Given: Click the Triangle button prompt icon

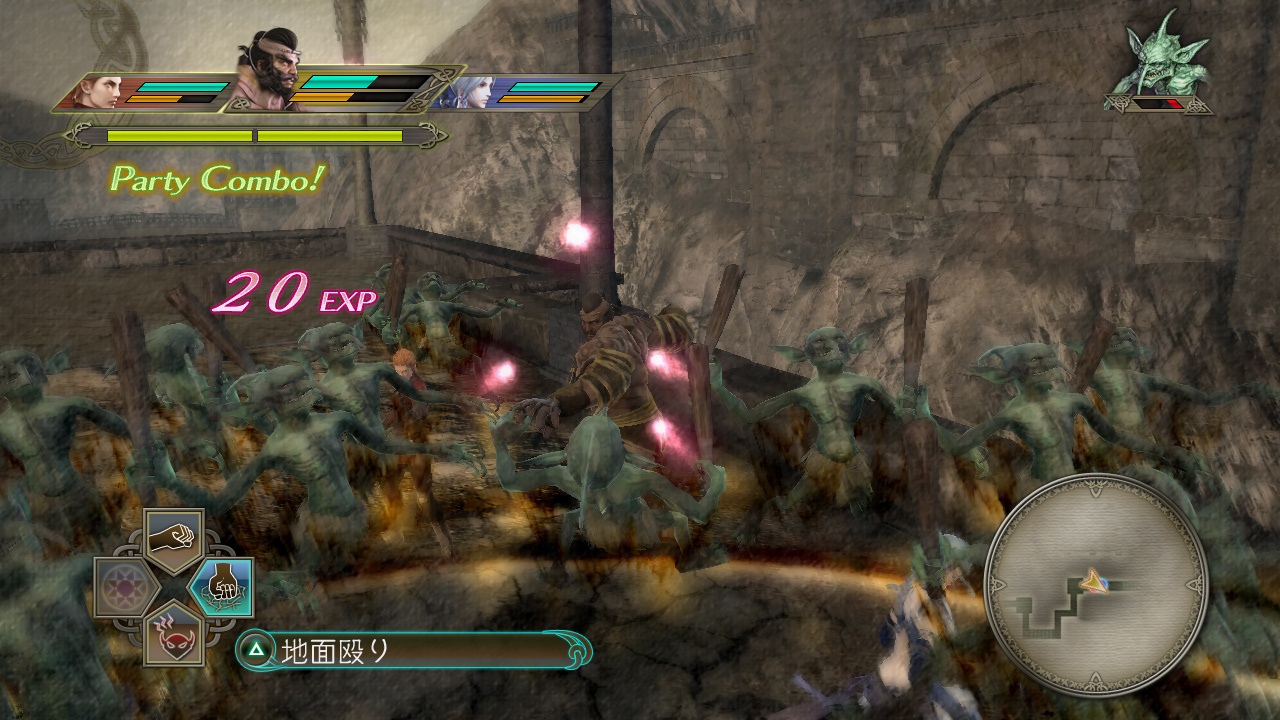Looking at the screenshot, I should coord(257,650).
